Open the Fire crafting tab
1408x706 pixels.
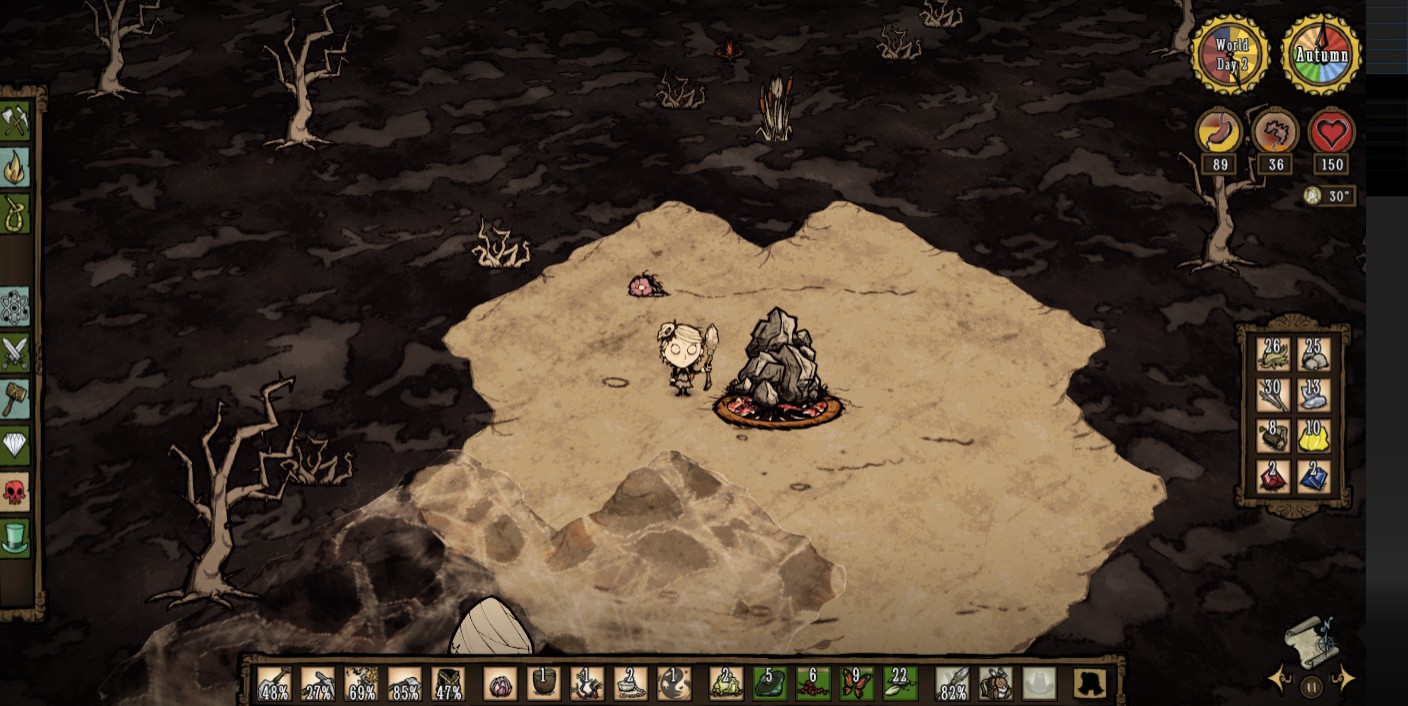[14, 168]
